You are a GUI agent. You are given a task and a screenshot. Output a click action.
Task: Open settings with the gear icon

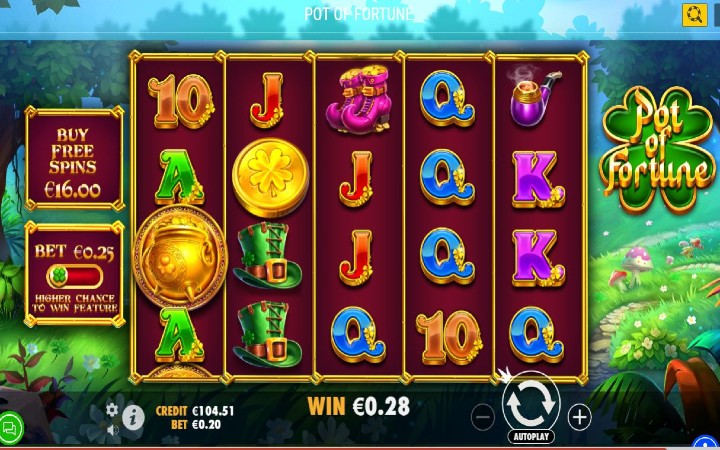pos(112,409)
